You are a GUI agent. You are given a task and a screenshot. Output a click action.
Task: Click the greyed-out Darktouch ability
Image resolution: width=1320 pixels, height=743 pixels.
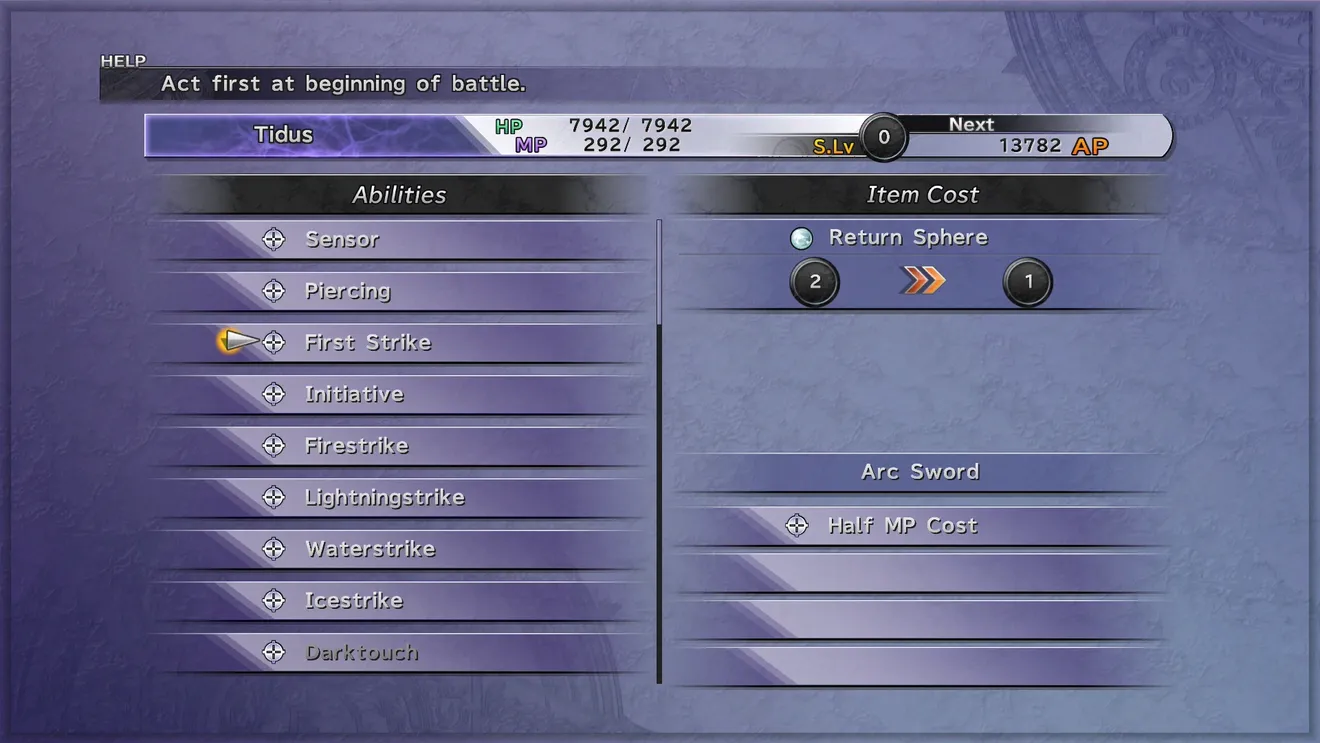point(361,653)
